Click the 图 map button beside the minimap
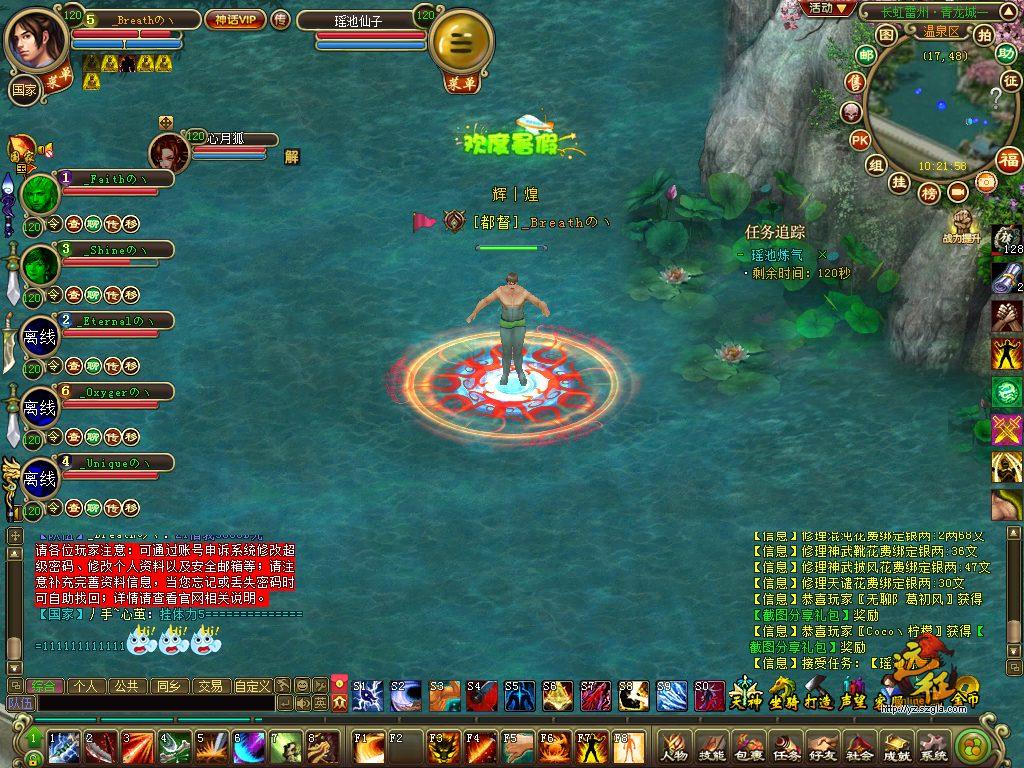Screen dimensions: 1024x768 [885, 34]
